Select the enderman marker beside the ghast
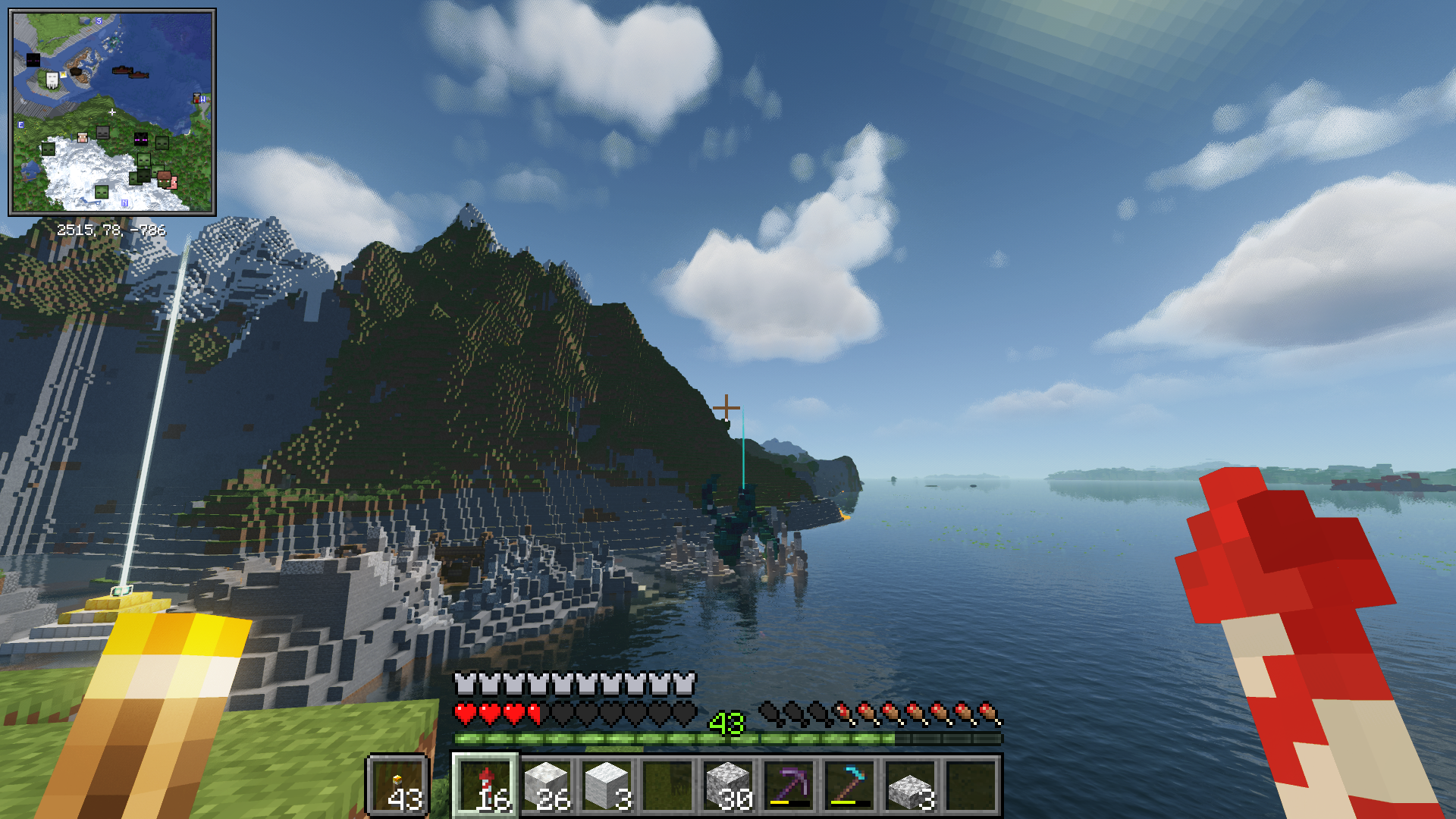This screenshot has height=819, width=1456. [33, 60]
